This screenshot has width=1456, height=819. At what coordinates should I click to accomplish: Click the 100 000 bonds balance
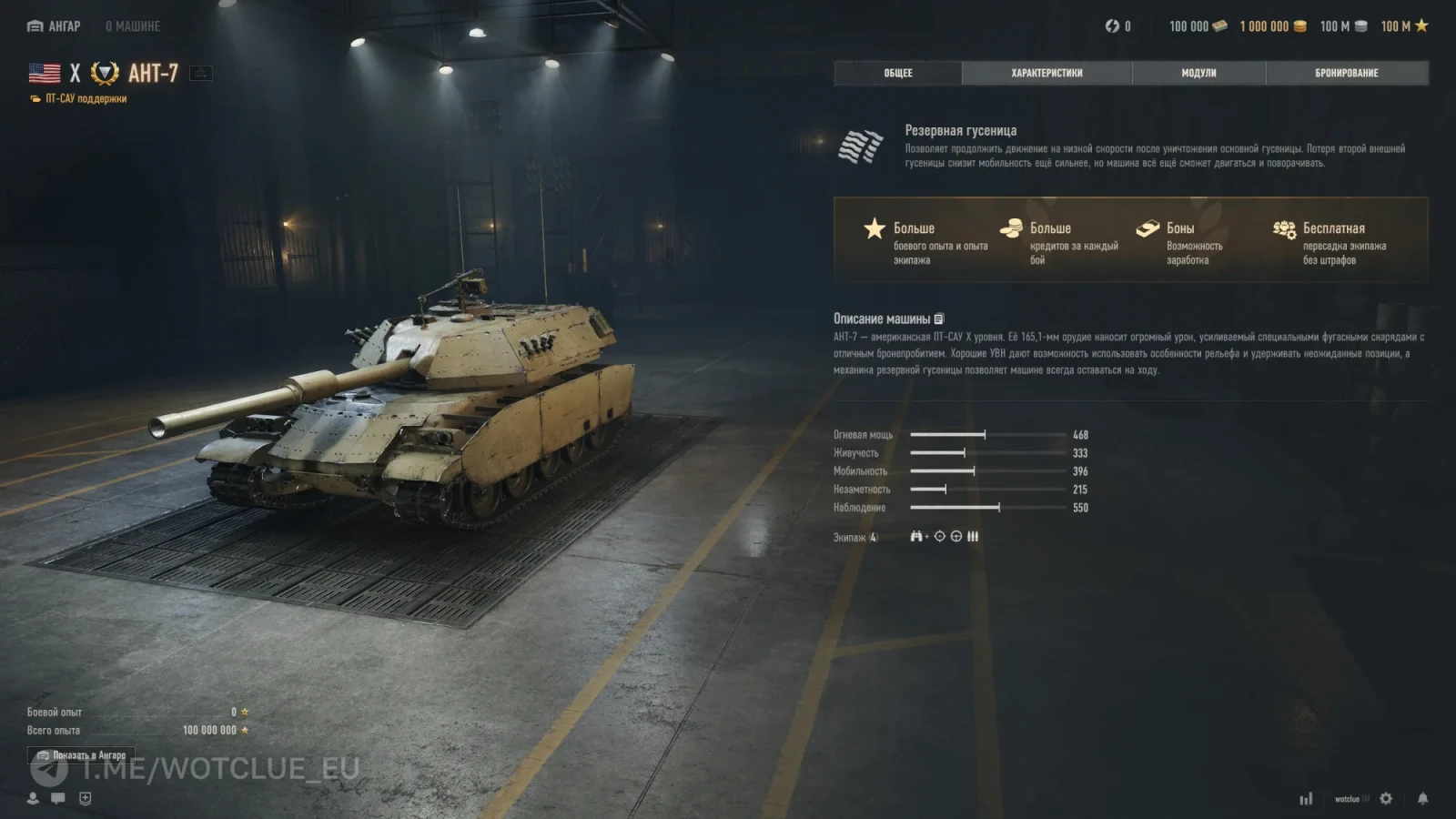coord(1198,26)
